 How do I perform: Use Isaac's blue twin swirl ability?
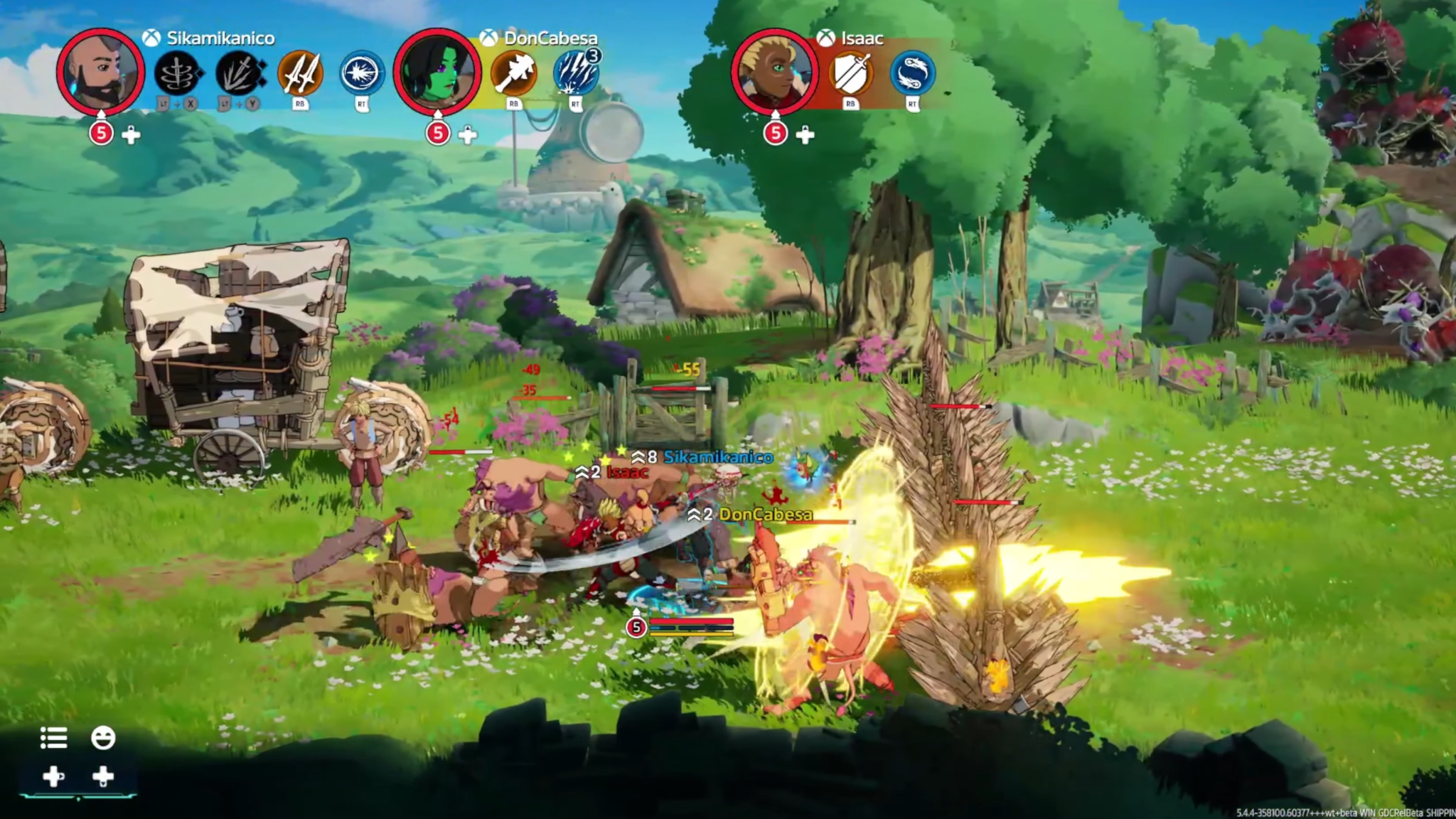coord(912,73)
